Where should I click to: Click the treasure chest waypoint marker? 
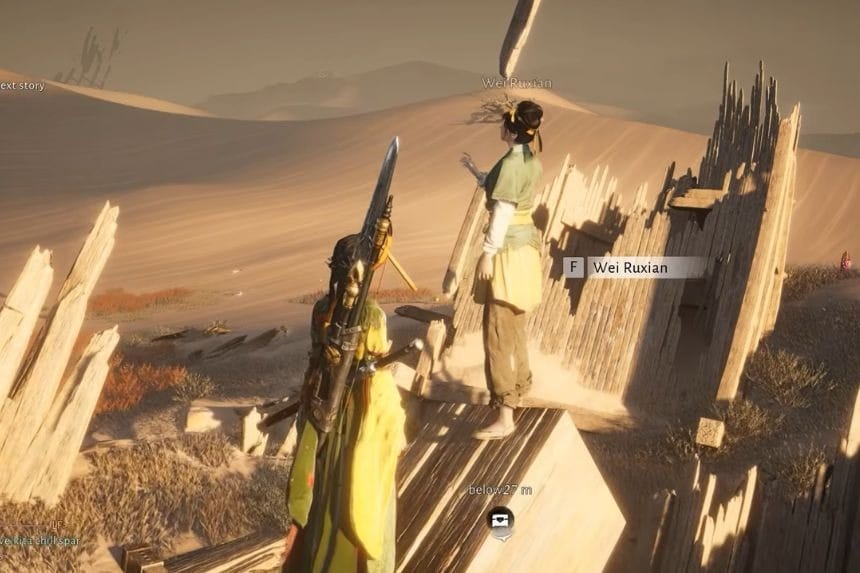(x=501, y=518)
